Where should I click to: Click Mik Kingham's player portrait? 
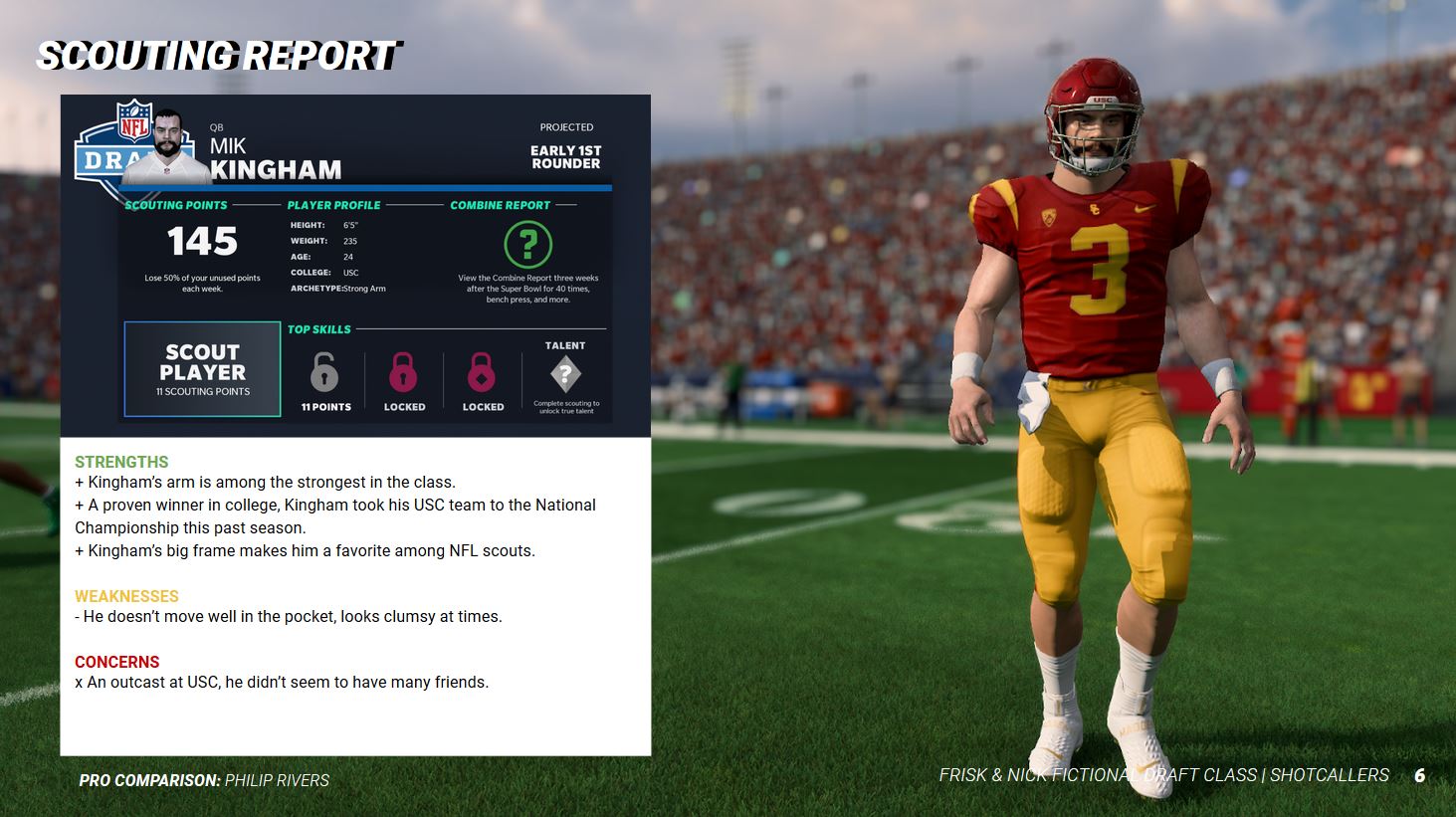(x=169, y=147)
